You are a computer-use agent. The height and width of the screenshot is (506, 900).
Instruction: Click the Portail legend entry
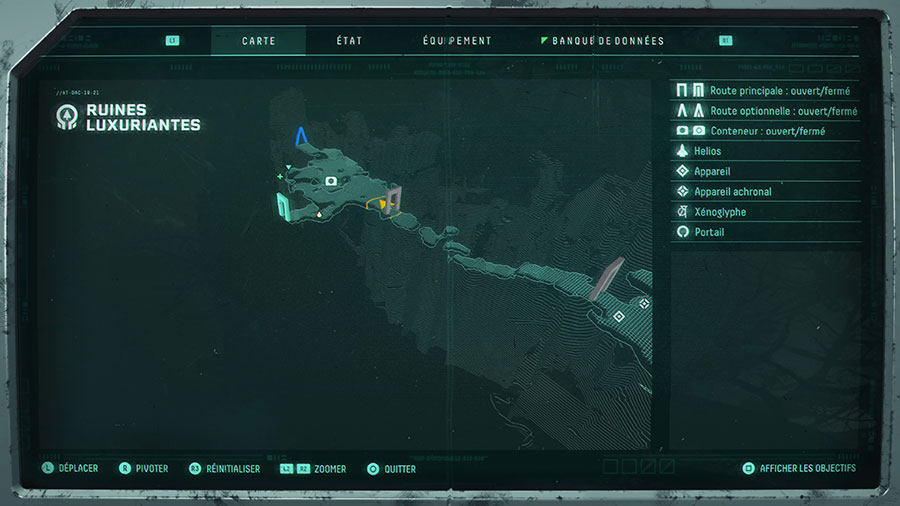point(766,232)
